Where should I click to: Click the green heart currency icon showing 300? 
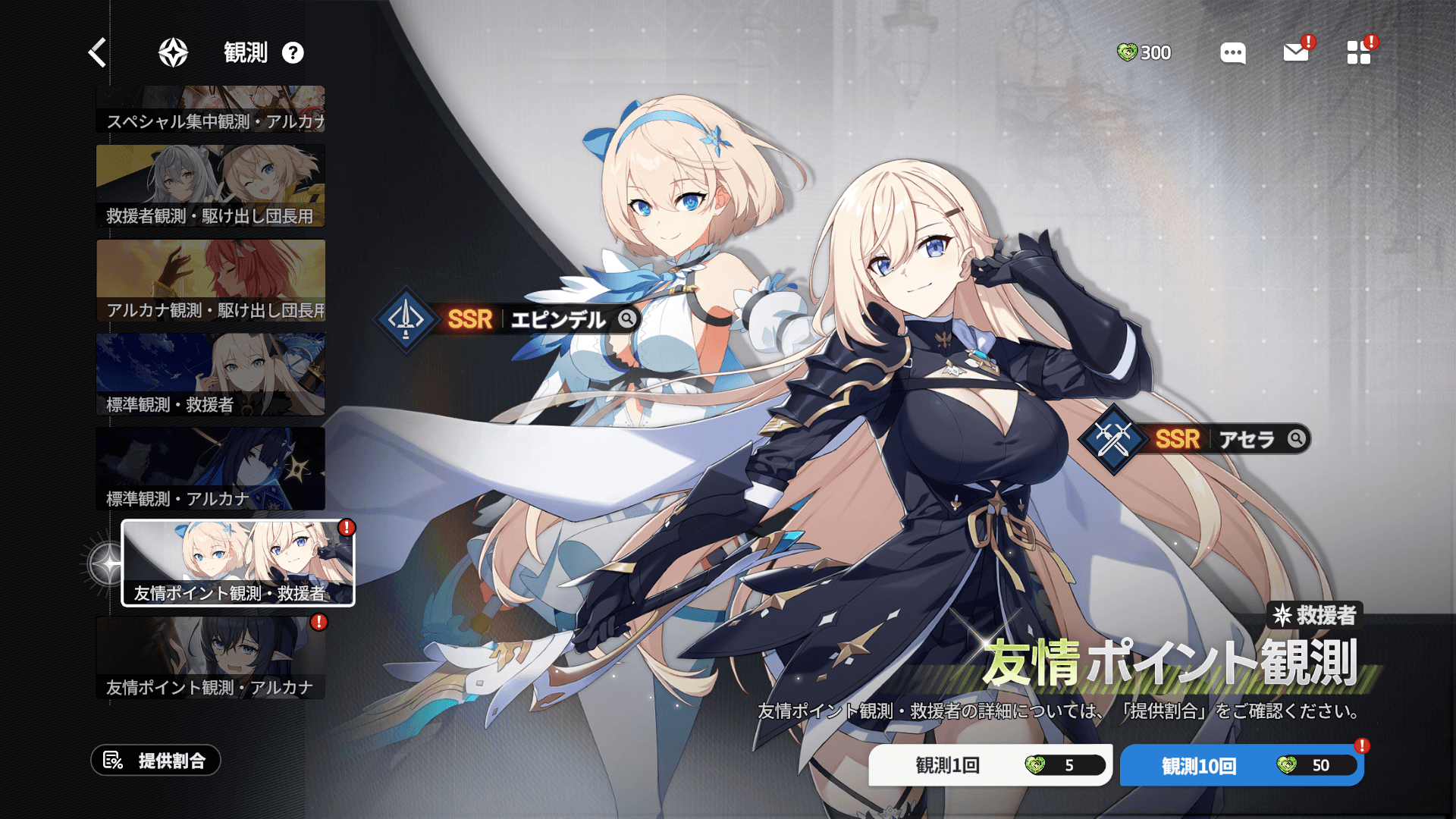(x=1129, y=53)
